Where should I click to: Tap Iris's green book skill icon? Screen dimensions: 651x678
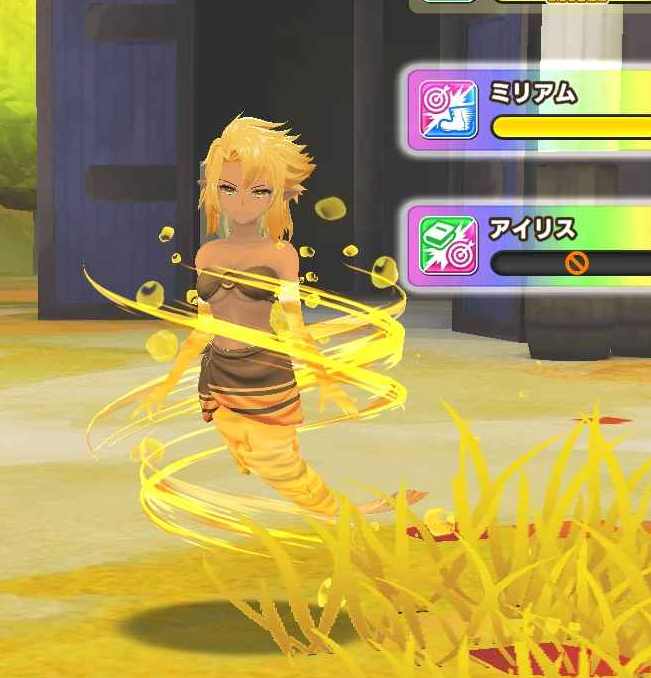[448, 246]
